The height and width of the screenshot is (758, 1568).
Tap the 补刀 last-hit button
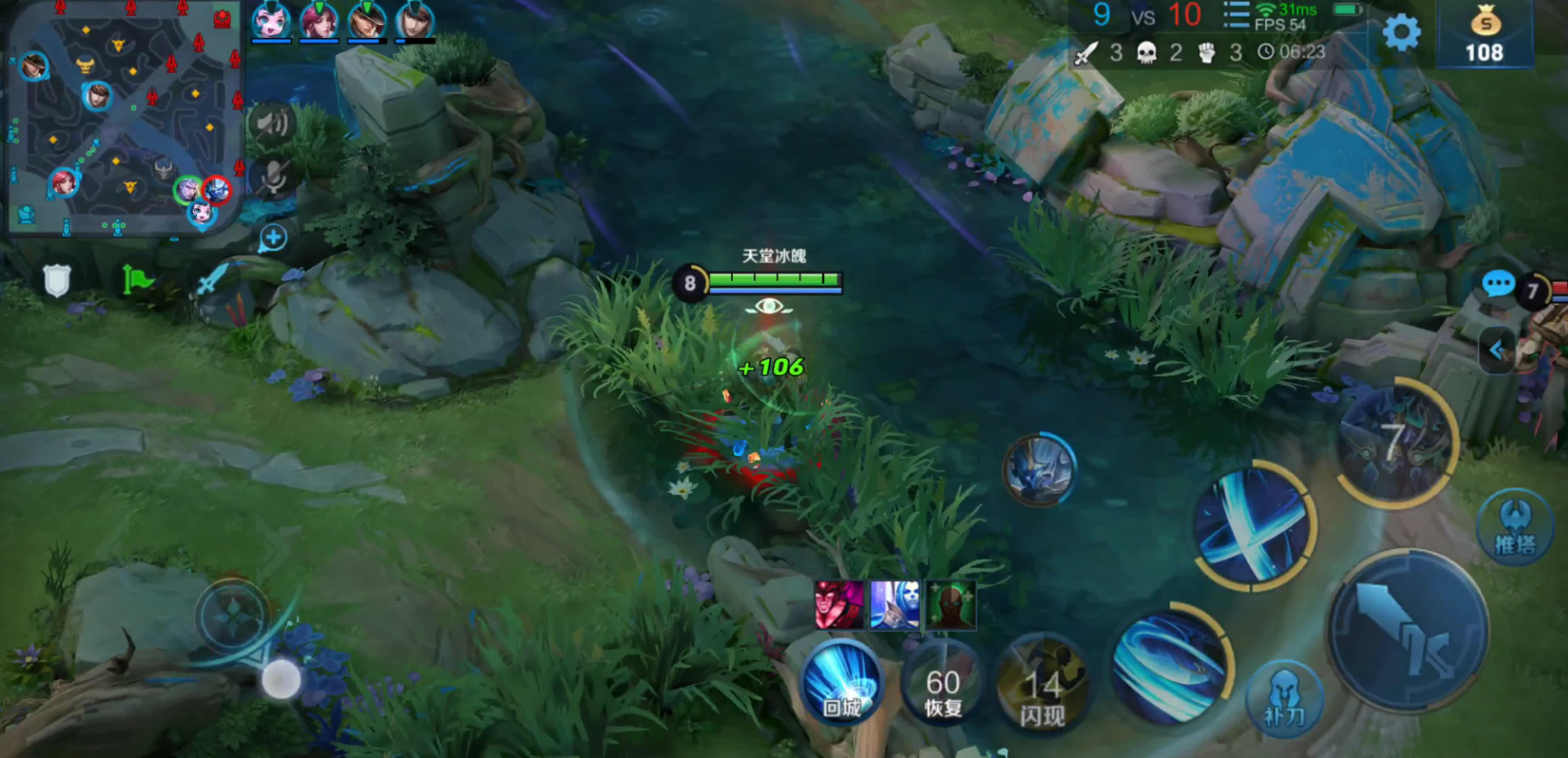[1284, 698]
